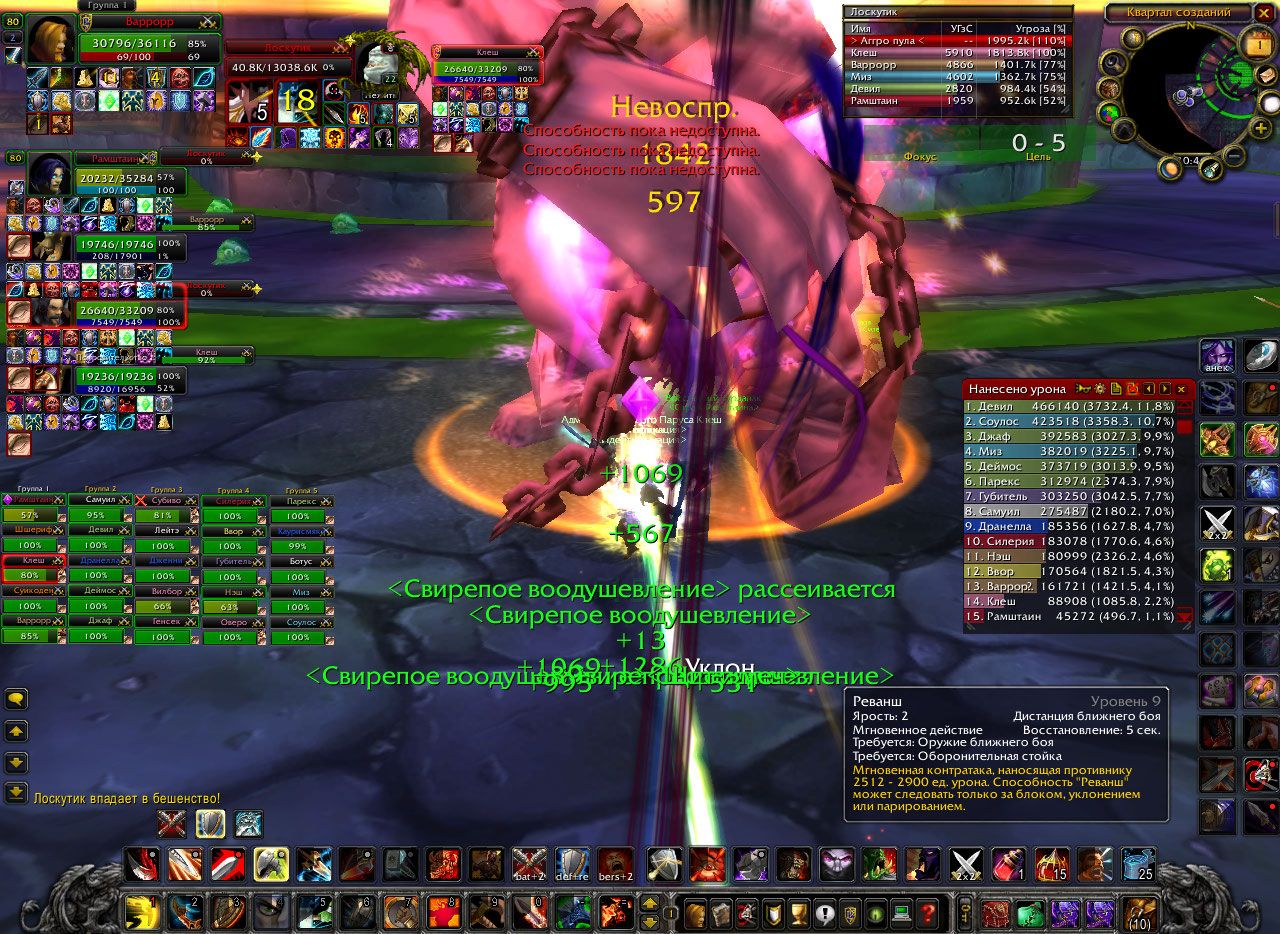Viewport: 1280px width, 934px height.
Task: Page up the main action bar arrow
Action: (649, 903)
